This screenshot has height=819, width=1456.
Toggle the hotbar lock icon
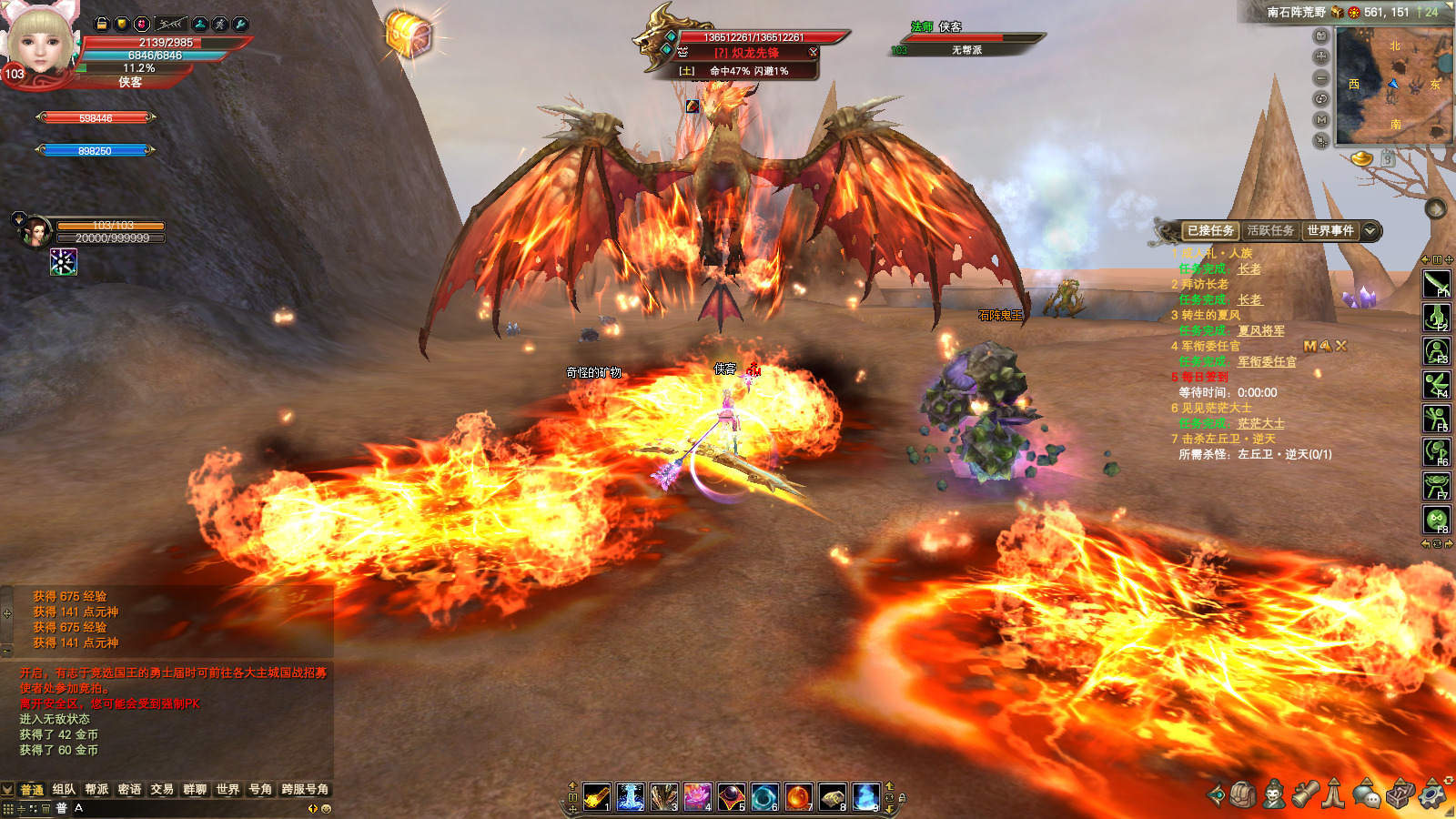(902, 798)
